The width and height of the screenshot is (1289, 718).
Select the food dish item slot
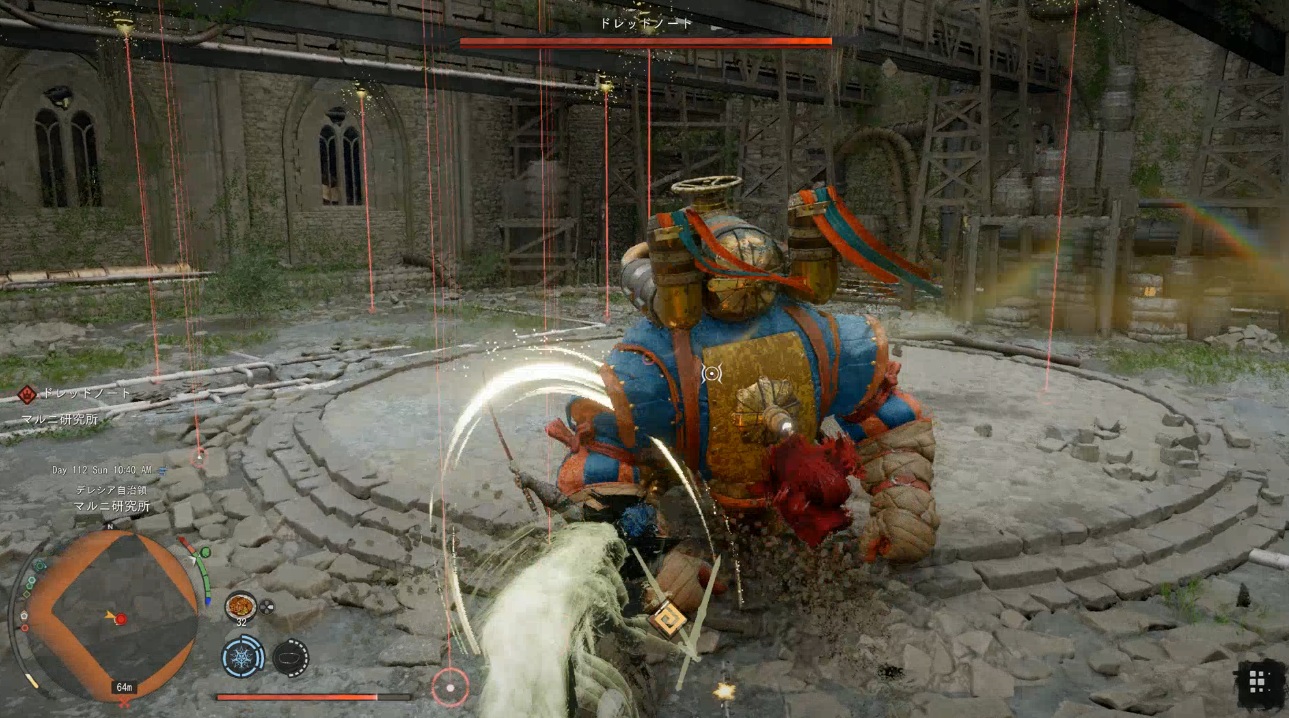coord(240,605)
